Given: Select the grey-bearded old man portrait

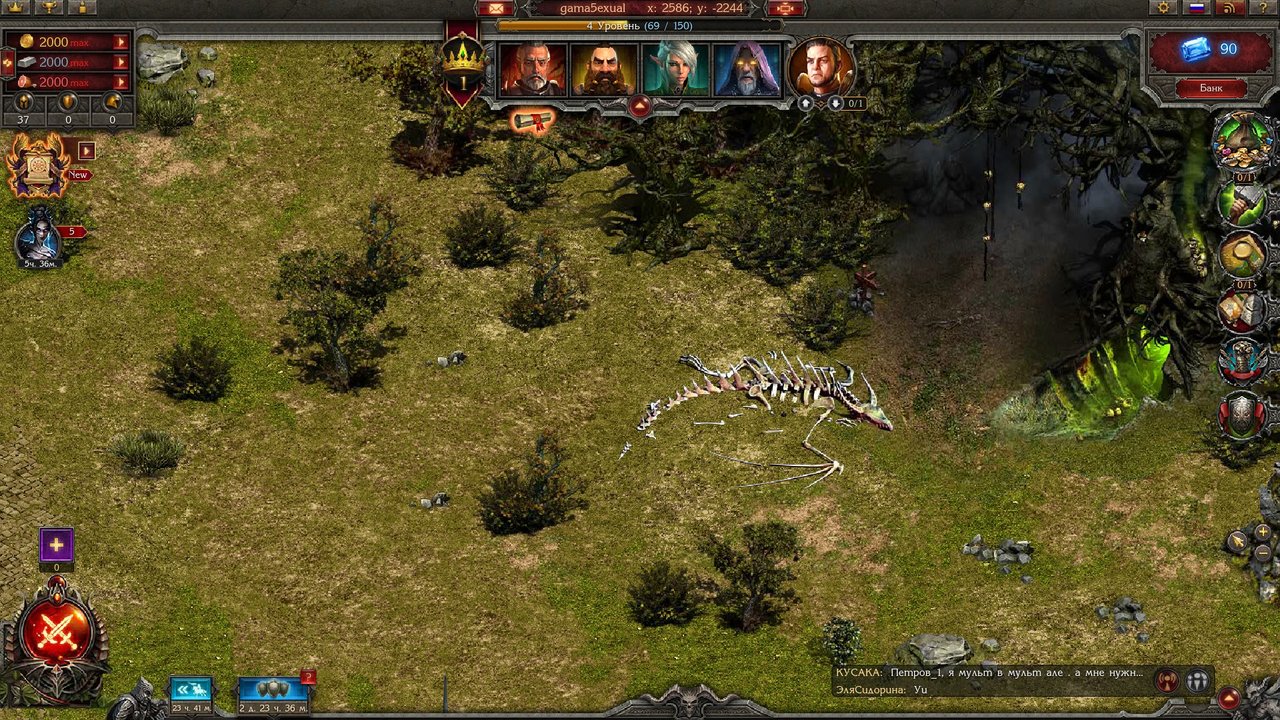Looking at the screenshot, I should [533, 70].
